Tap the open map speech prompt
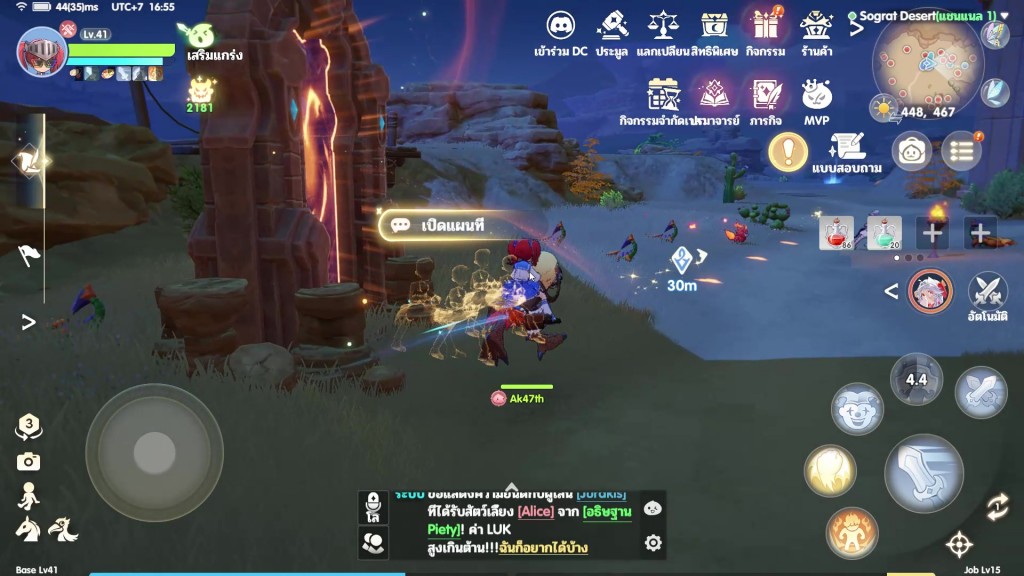The width and height of the screenshot is (1024, 576). pos(440,225)
